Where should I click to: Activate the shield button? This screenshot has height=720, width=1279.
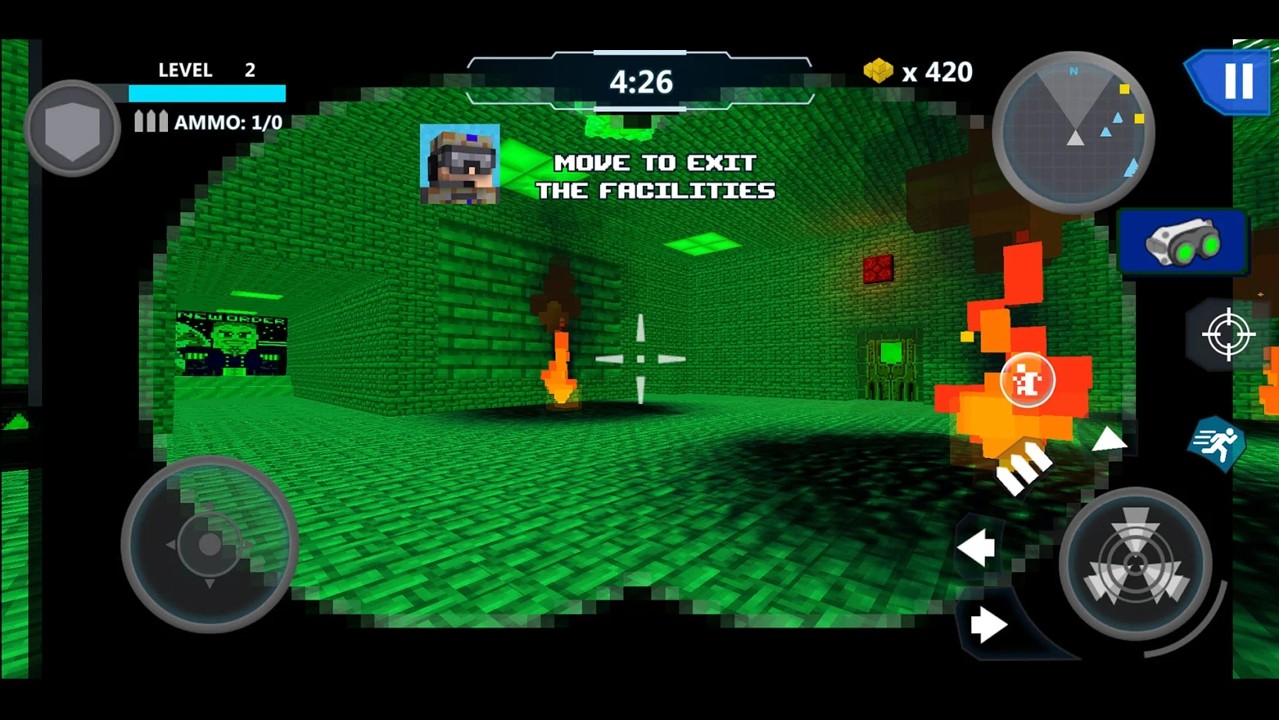(72, 129)
